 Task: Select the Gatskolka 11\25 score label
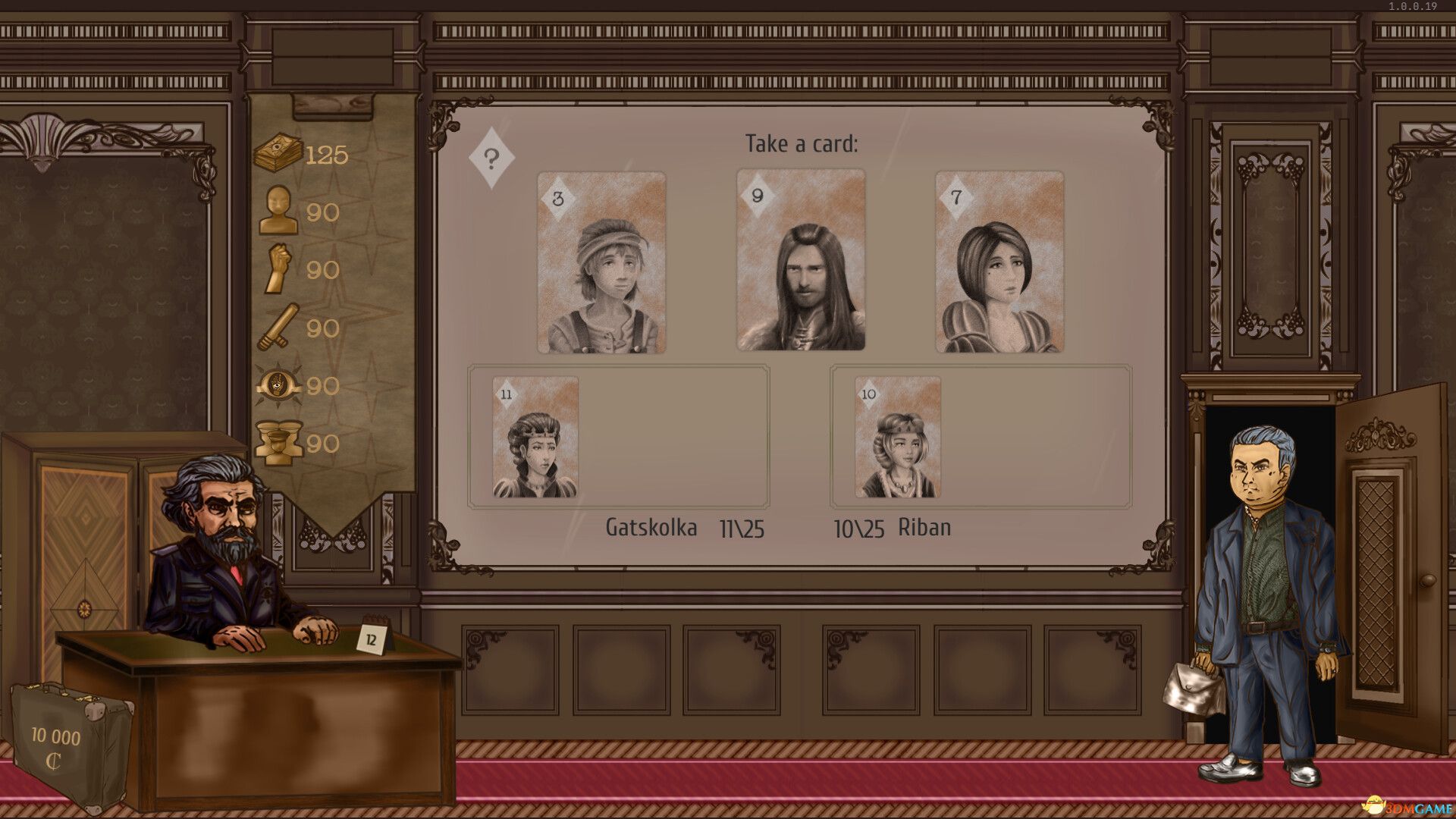(686, 528)
